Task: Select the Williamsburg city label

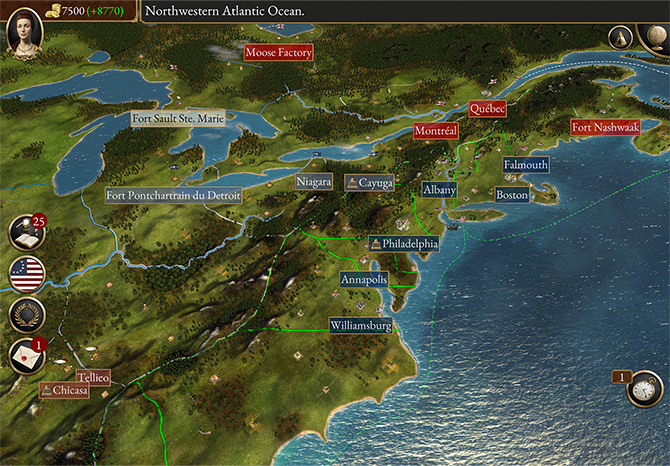Action: (361, 325)
